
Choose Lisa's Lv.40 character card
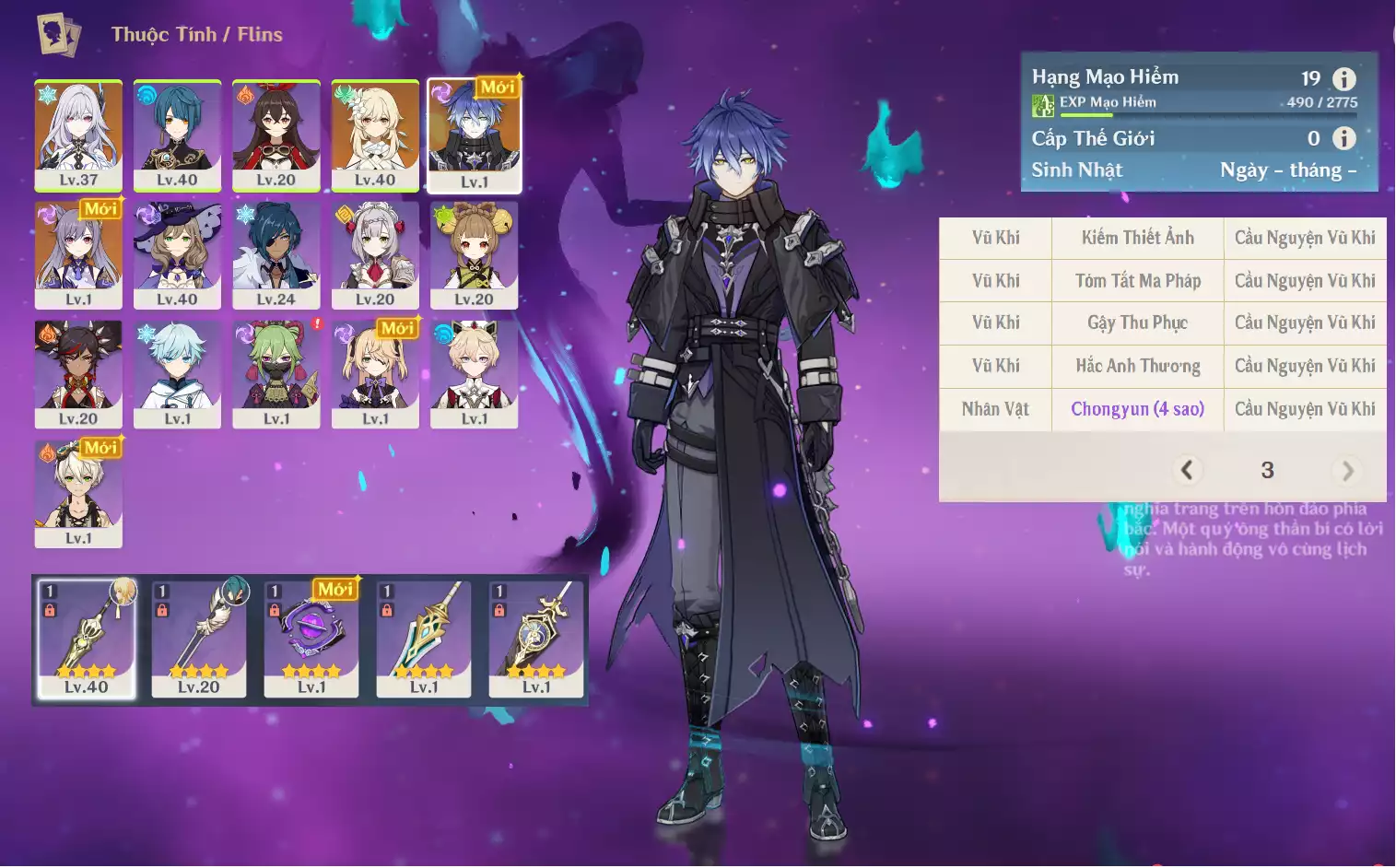[177, 254]
